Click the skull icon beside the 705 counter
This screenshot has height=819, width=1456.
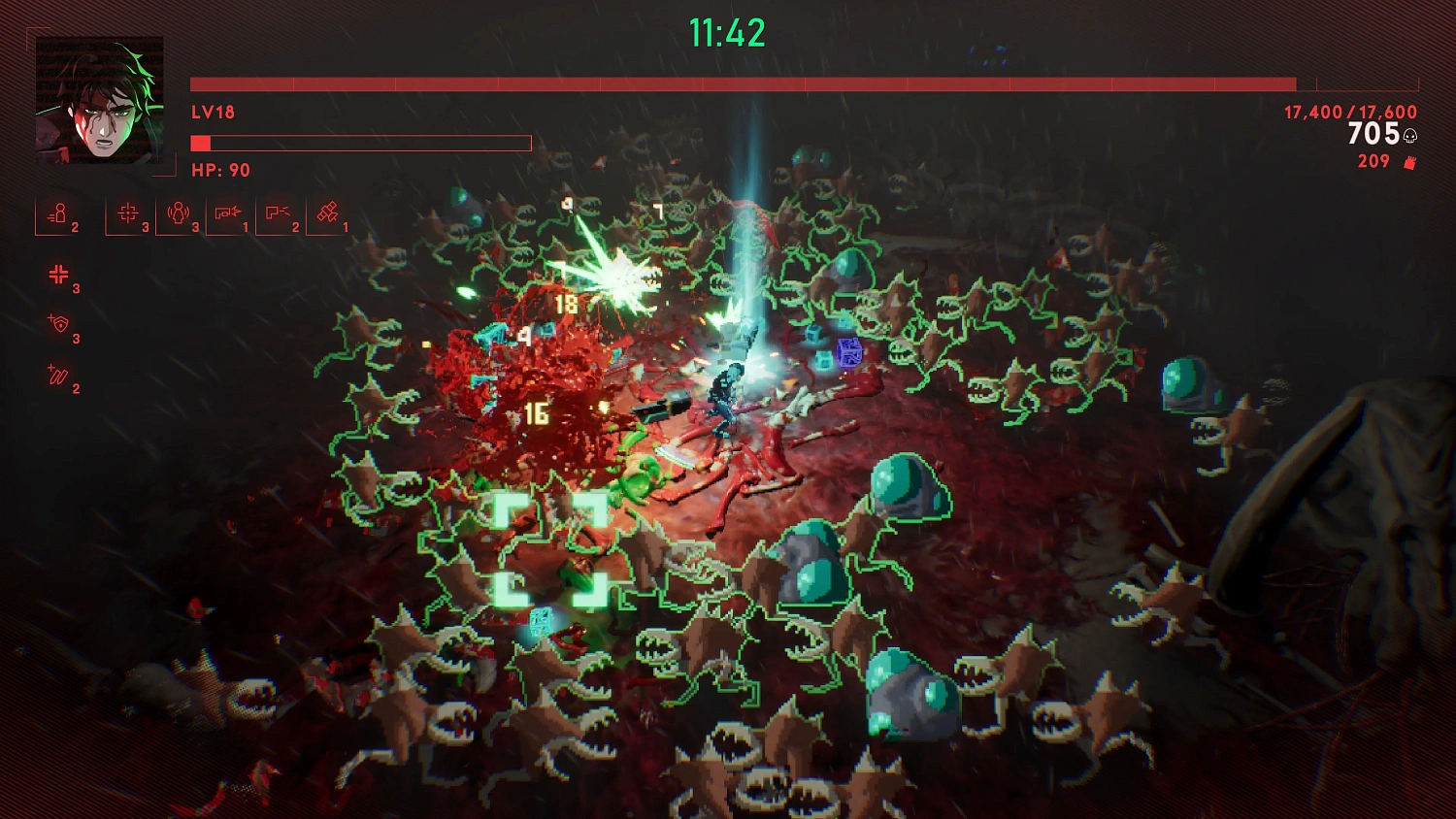(x=1408, y=137)
